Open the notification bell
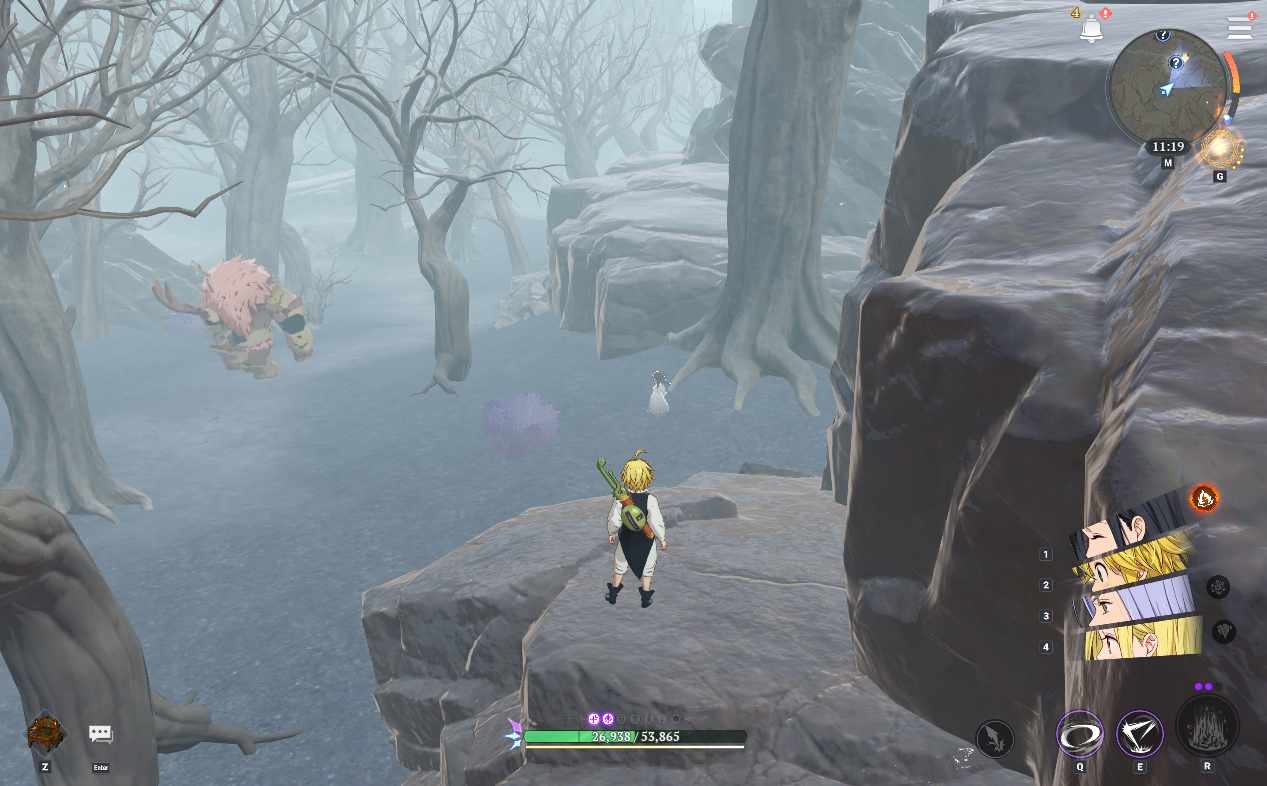 click(x=1091, y=30)
